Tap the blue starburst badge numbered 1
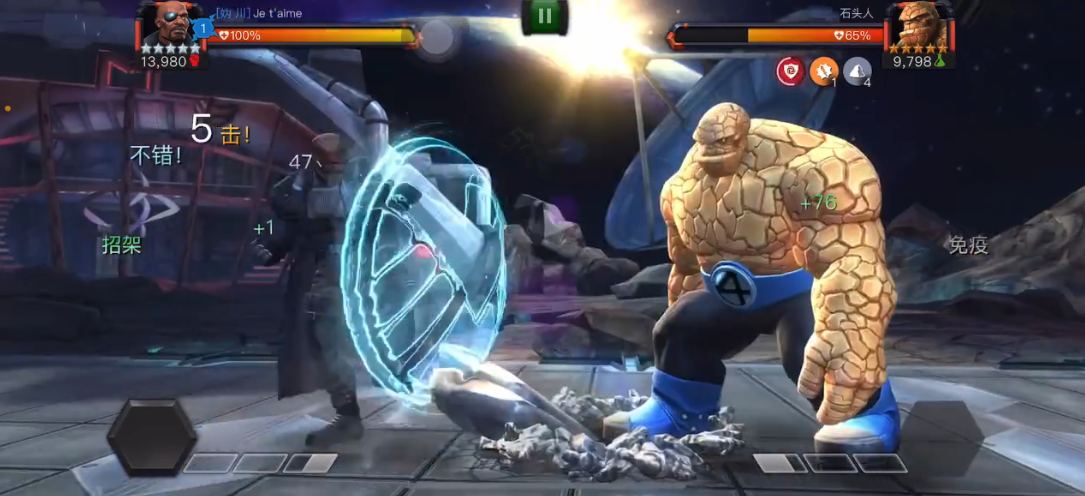1085x496 pixels. click(x=202, y=29)
